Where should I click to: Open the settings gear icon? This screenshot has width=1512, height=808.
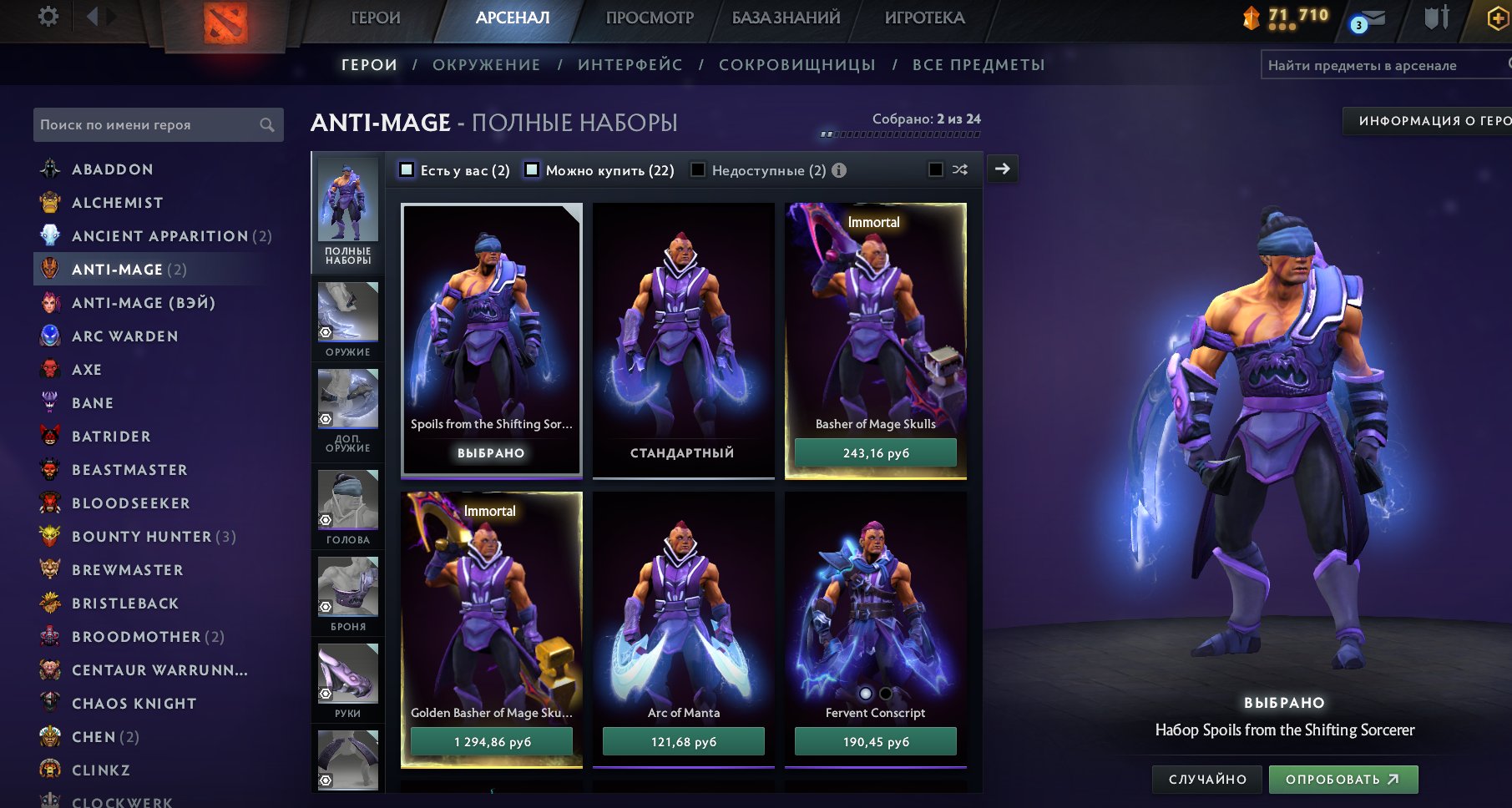click(x=48, y=17)
